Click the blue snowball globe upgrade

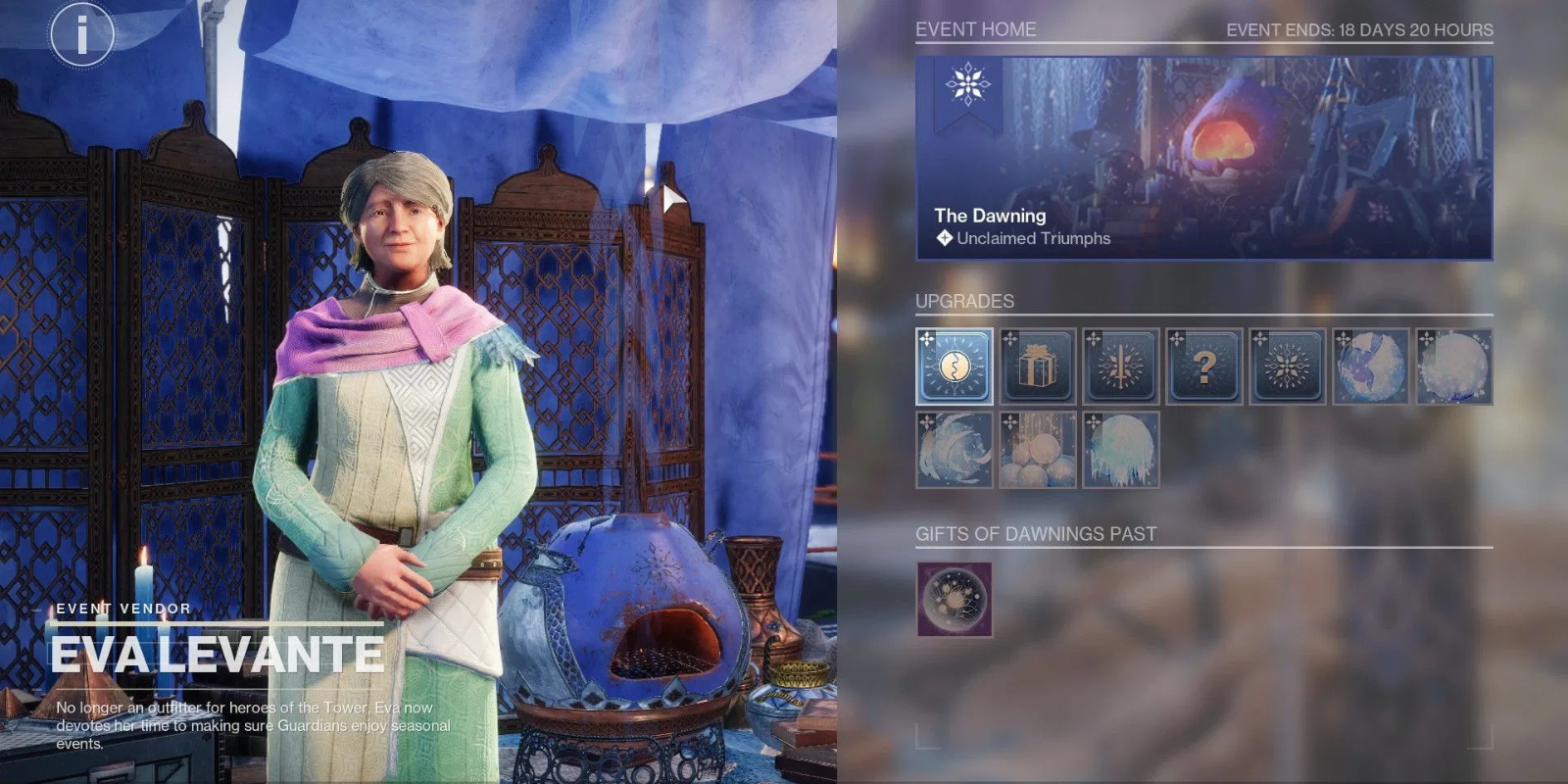click(1372, 367)
